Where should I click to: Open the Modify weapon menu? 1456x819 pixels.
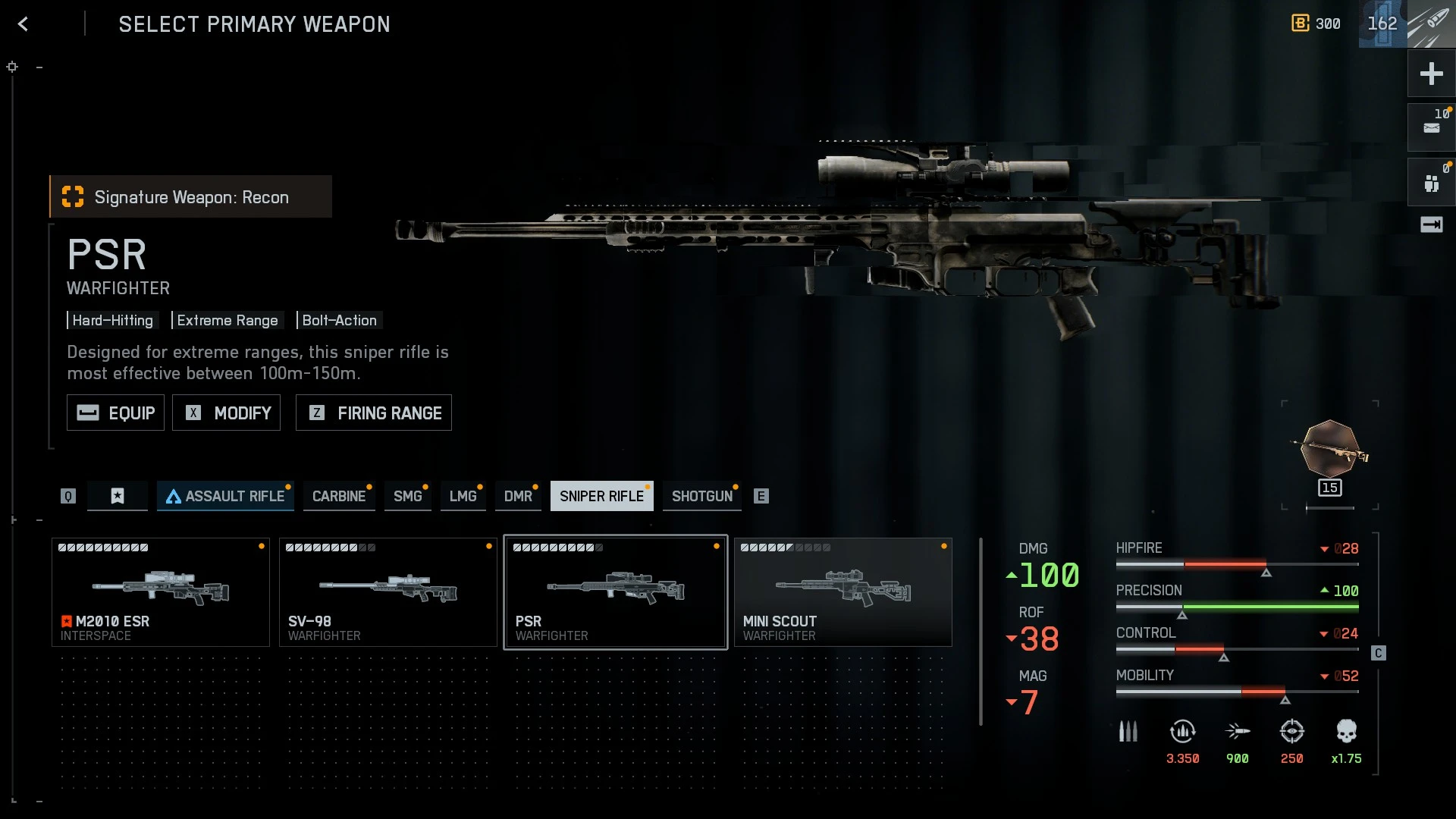pyautogui.click(x=226, y=413)
